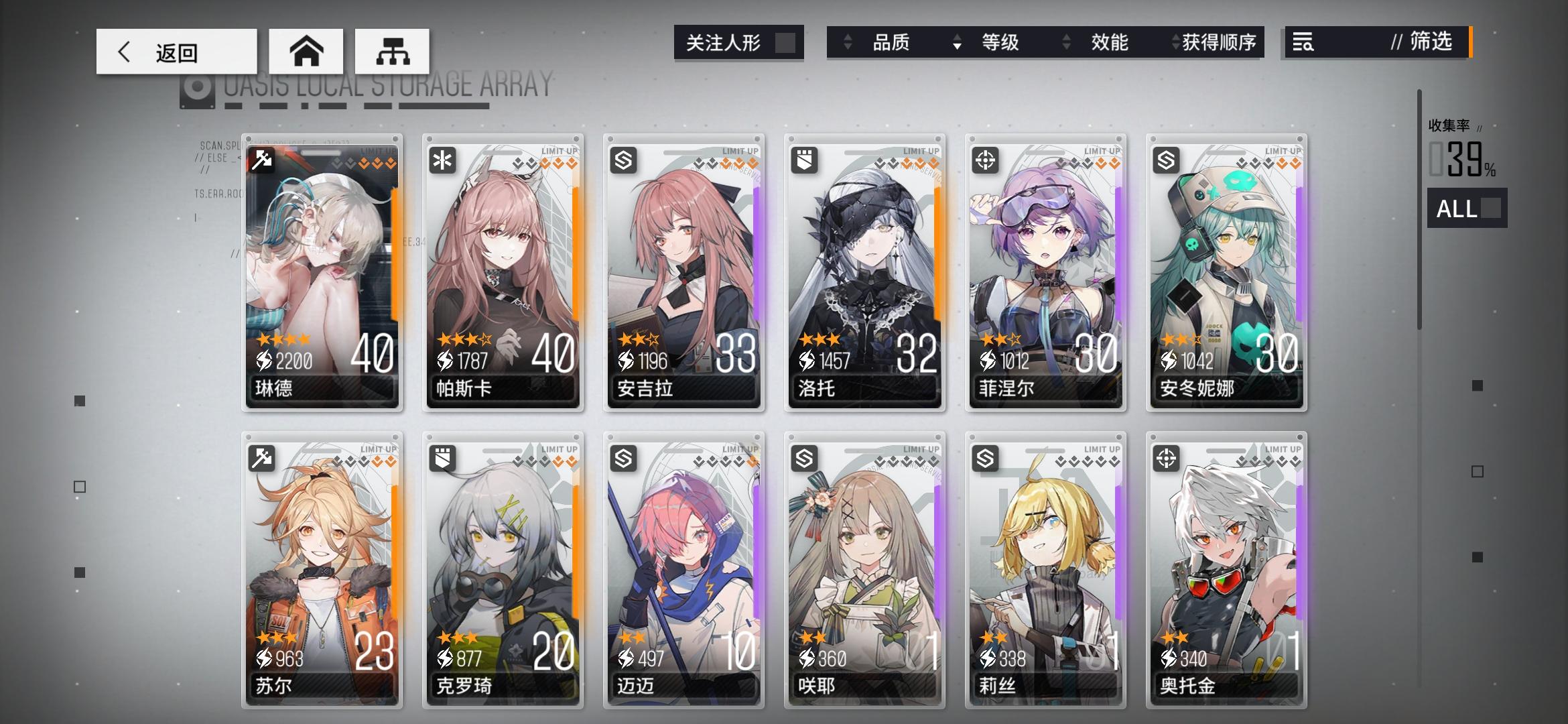Click the shield guard class icon on 洛托's card
The image size is (1568, 724).
click(804, 159)
